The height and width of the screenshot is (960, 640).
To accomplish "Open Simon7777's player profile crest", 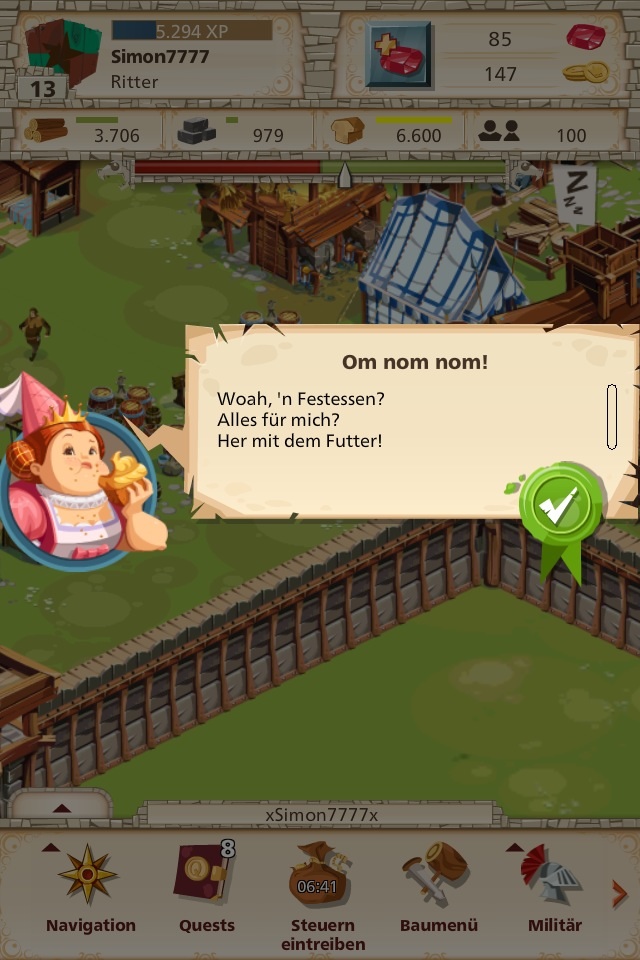I will (60, 55).
